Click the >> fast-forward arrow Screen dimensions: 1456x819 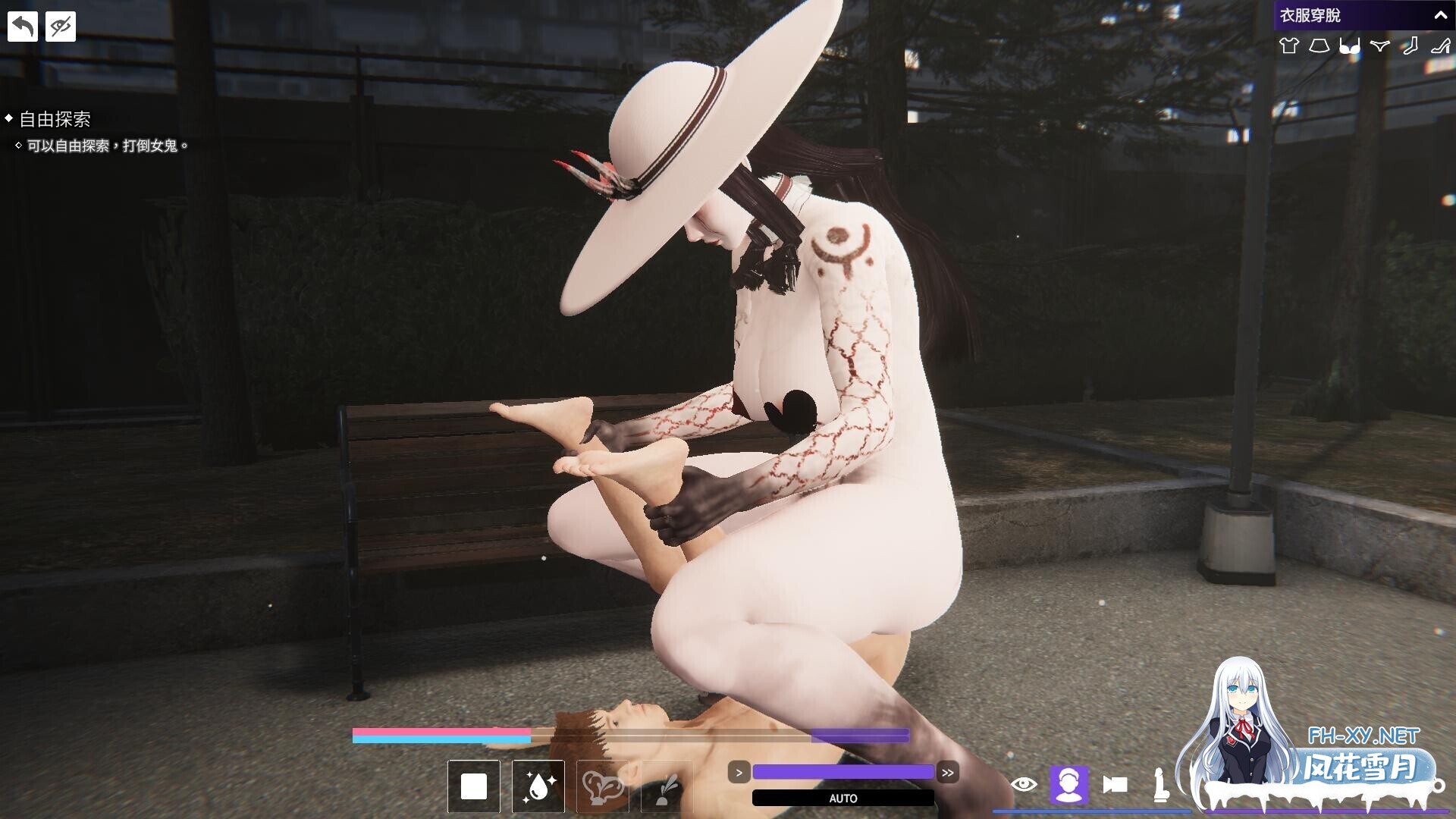click(x=947, y=772)
